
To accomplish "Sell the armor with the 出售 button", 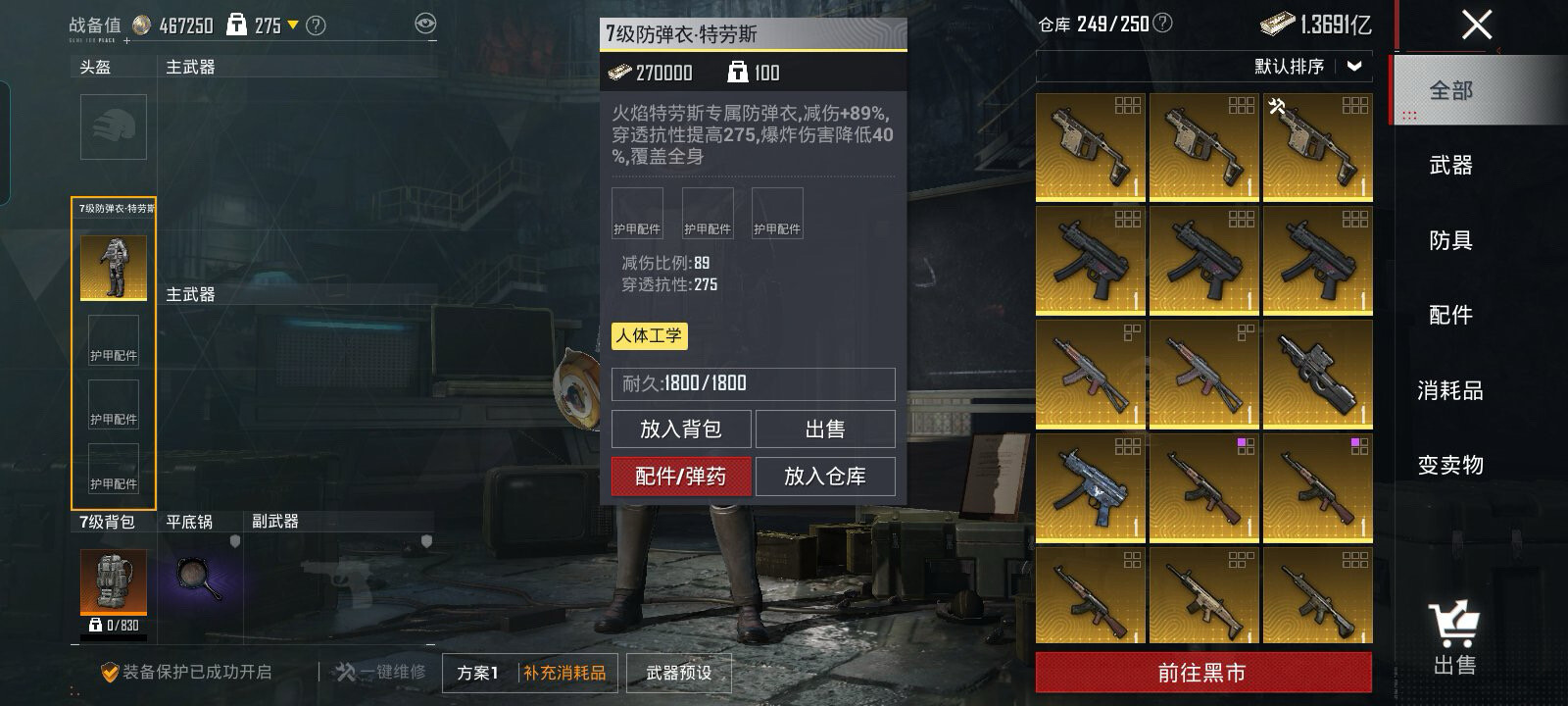I will pos(825,429).
